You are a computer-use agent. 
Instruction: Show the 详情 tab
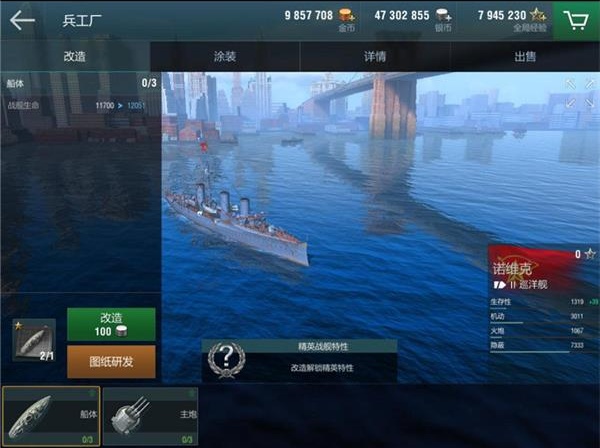point(375,56)
